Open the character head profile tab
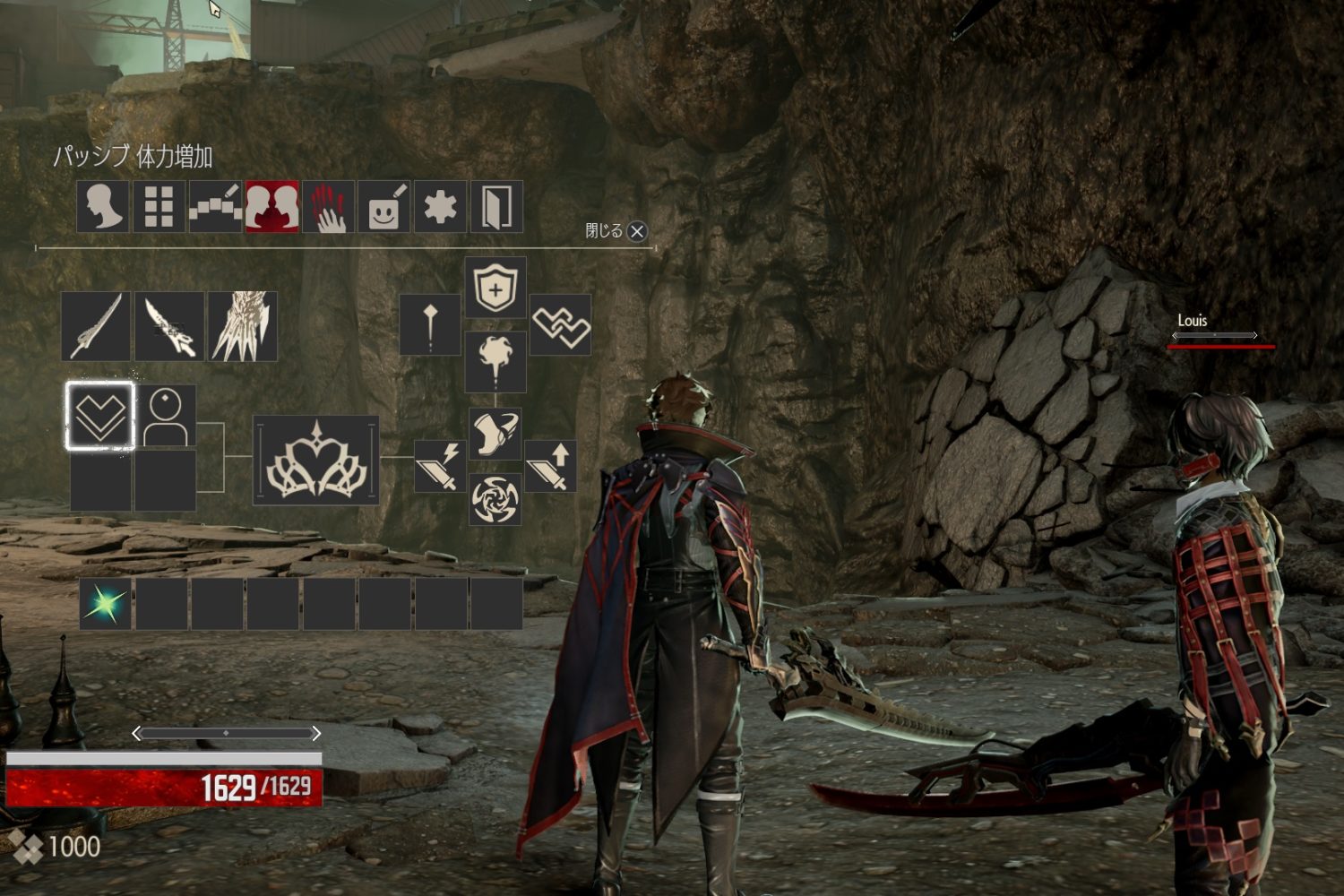 click(x=103, y=207)
